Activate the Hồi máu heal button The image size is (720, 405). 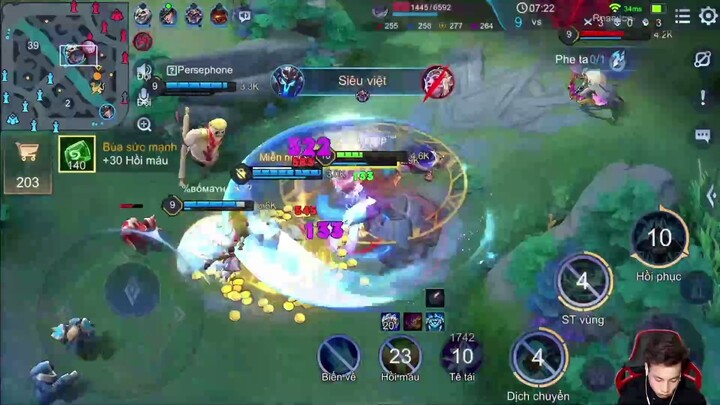pos(400,355)
